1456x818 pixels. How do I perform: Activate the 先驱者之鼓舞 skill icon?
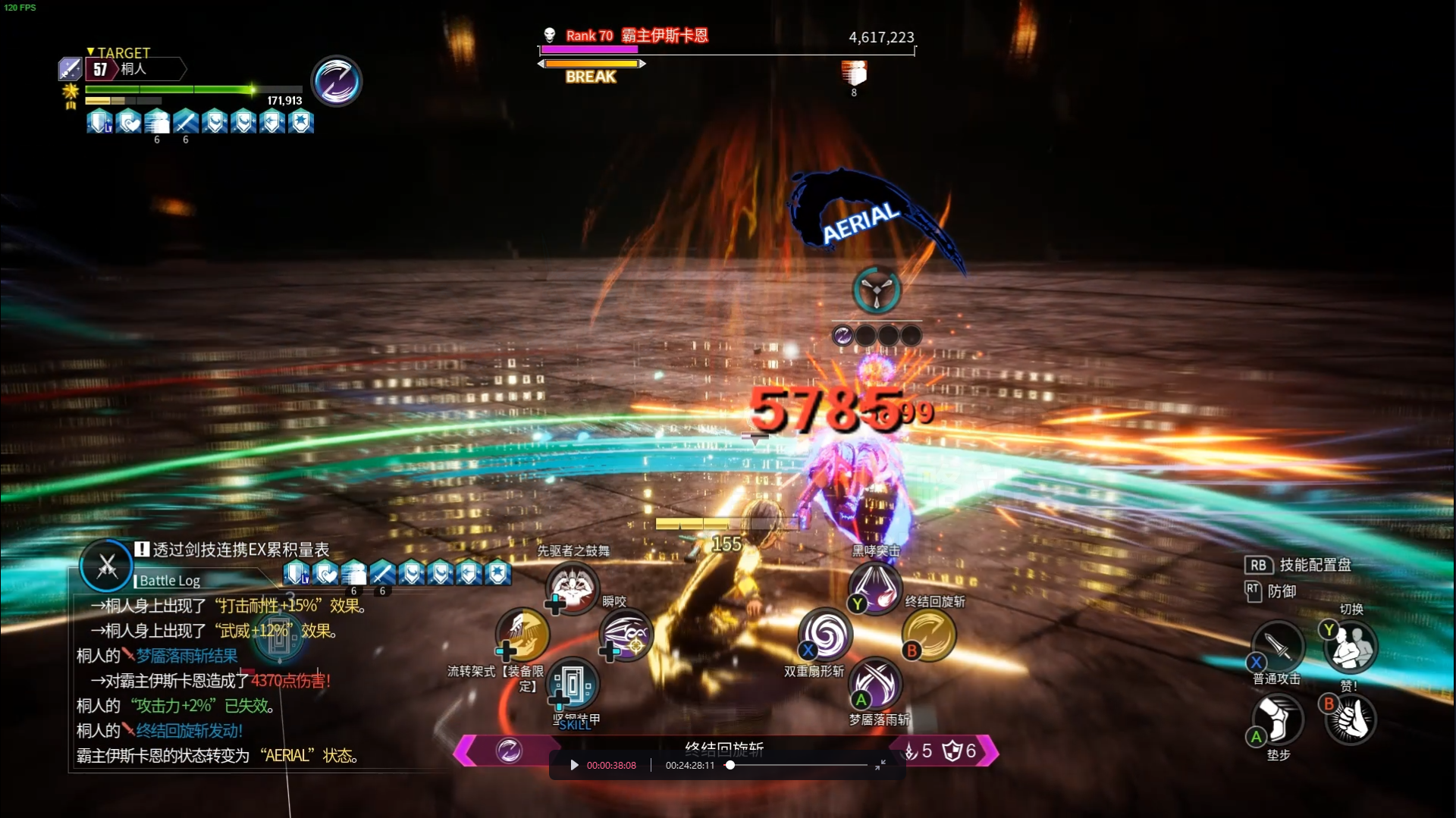573,588
